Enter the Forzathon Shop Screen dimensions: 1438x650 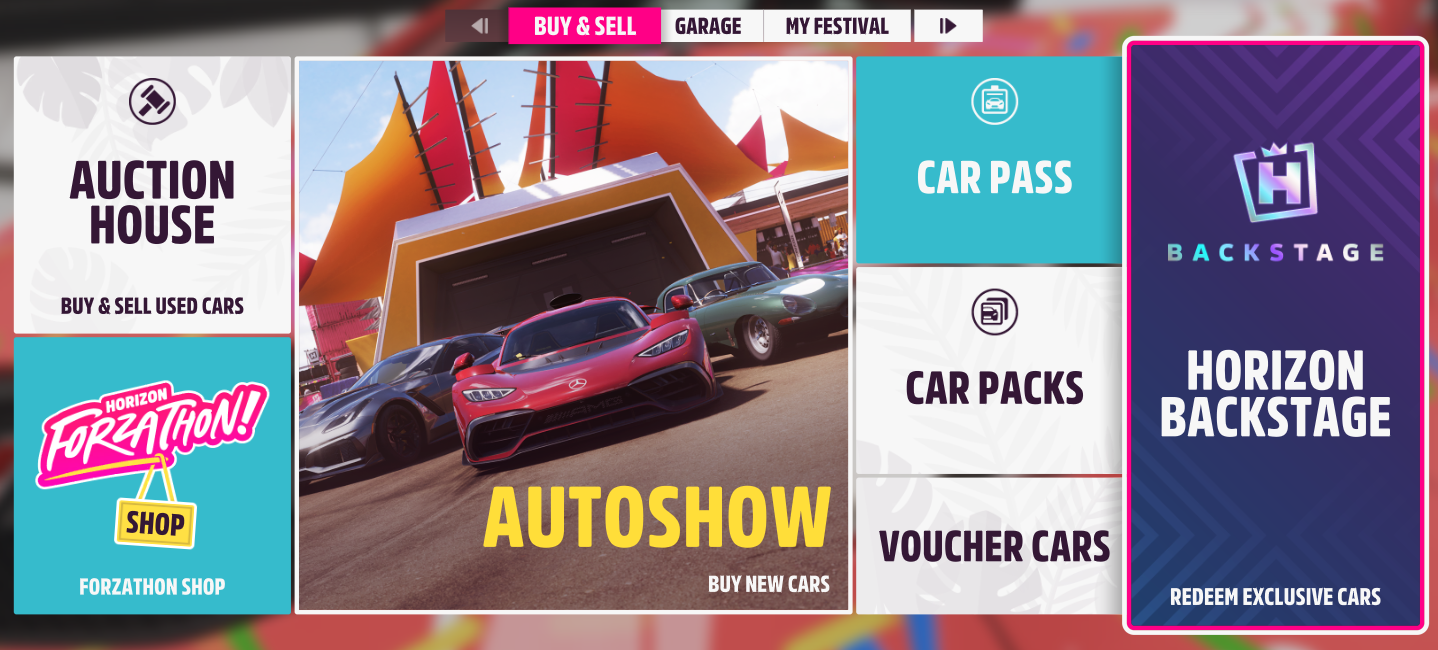coord(152,475)
